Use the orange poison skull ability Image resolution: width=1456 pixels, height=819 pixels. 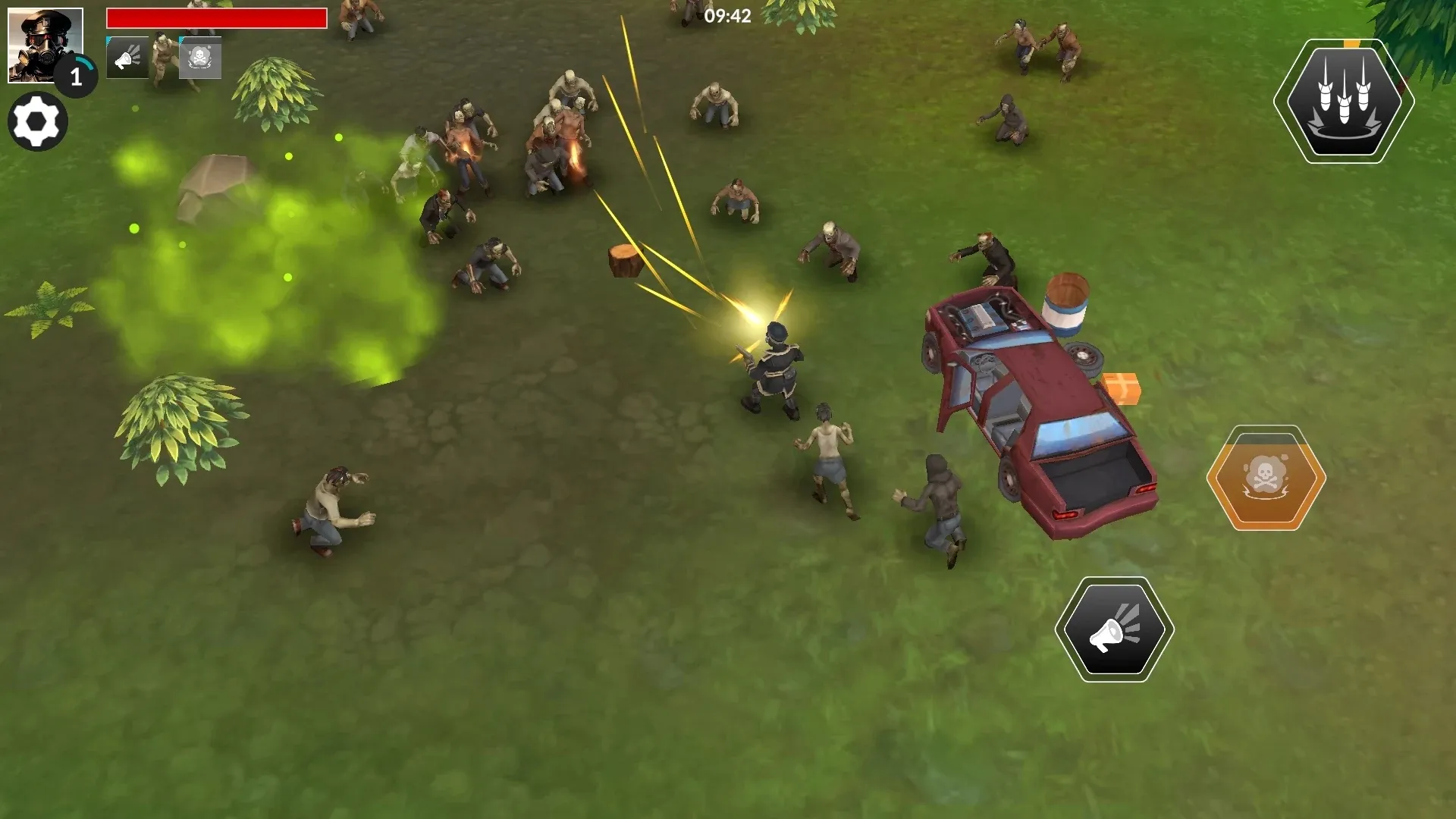point(1266,478)
